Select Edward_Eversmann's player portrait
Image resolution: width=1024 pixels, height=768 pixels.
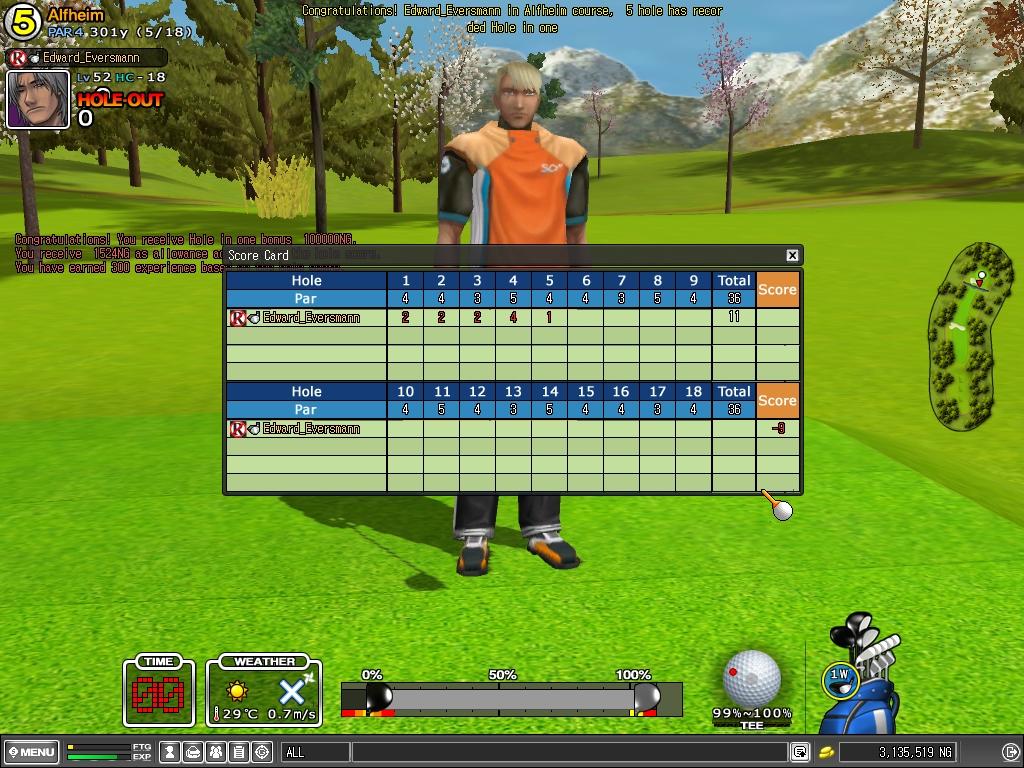pos(38,98)
